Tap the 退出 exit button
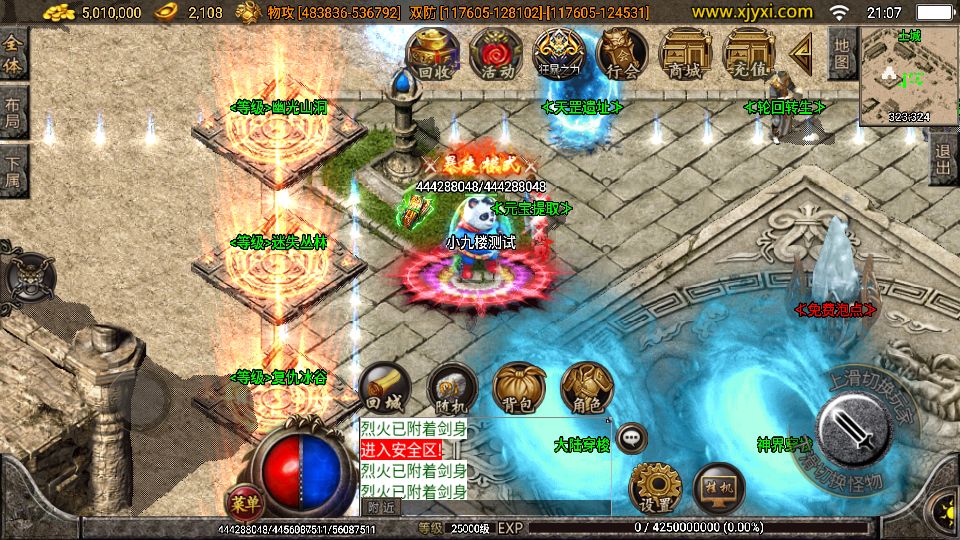 [x=943, y=160]
